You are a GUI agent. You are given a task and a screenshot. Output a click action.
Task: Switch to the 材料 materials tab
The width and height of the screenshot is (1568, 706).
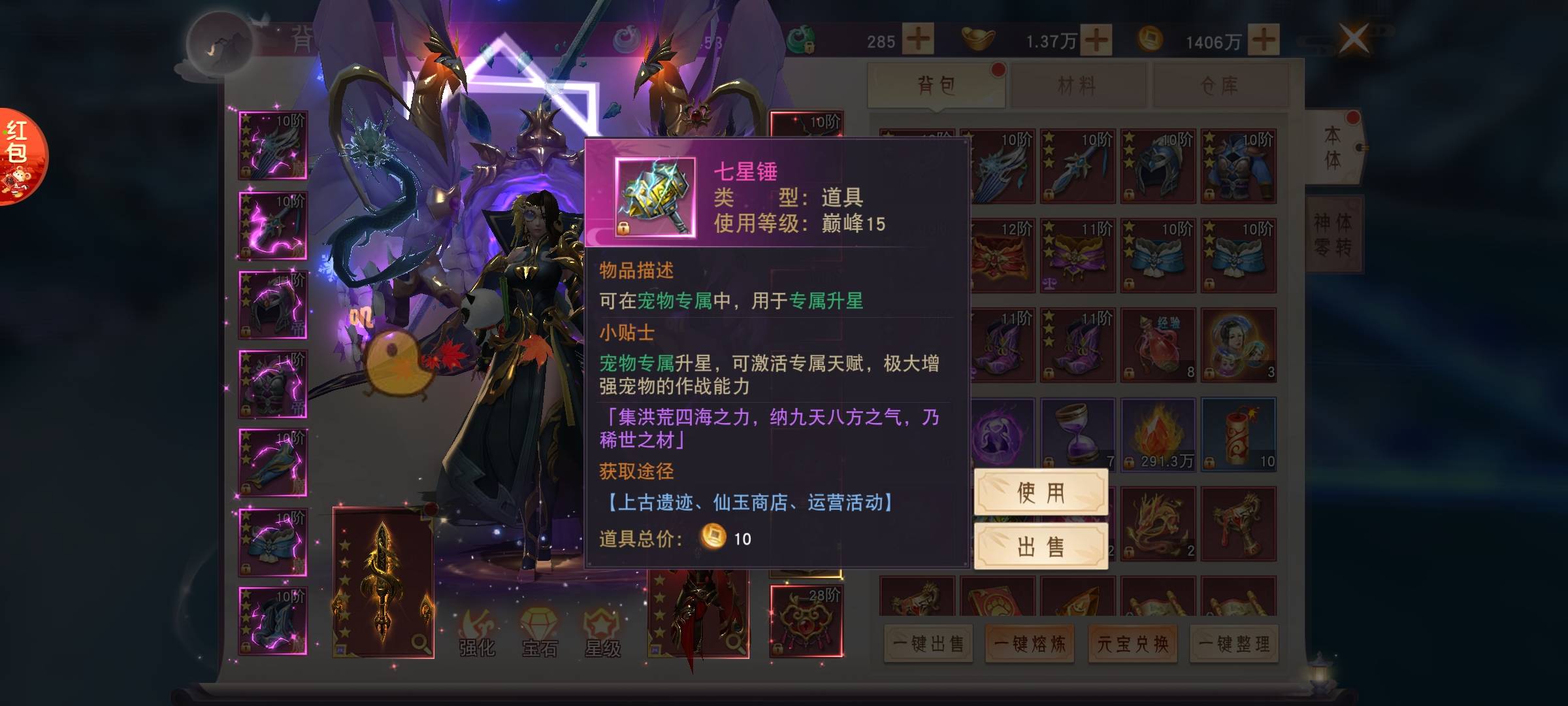coord(1077,85)
